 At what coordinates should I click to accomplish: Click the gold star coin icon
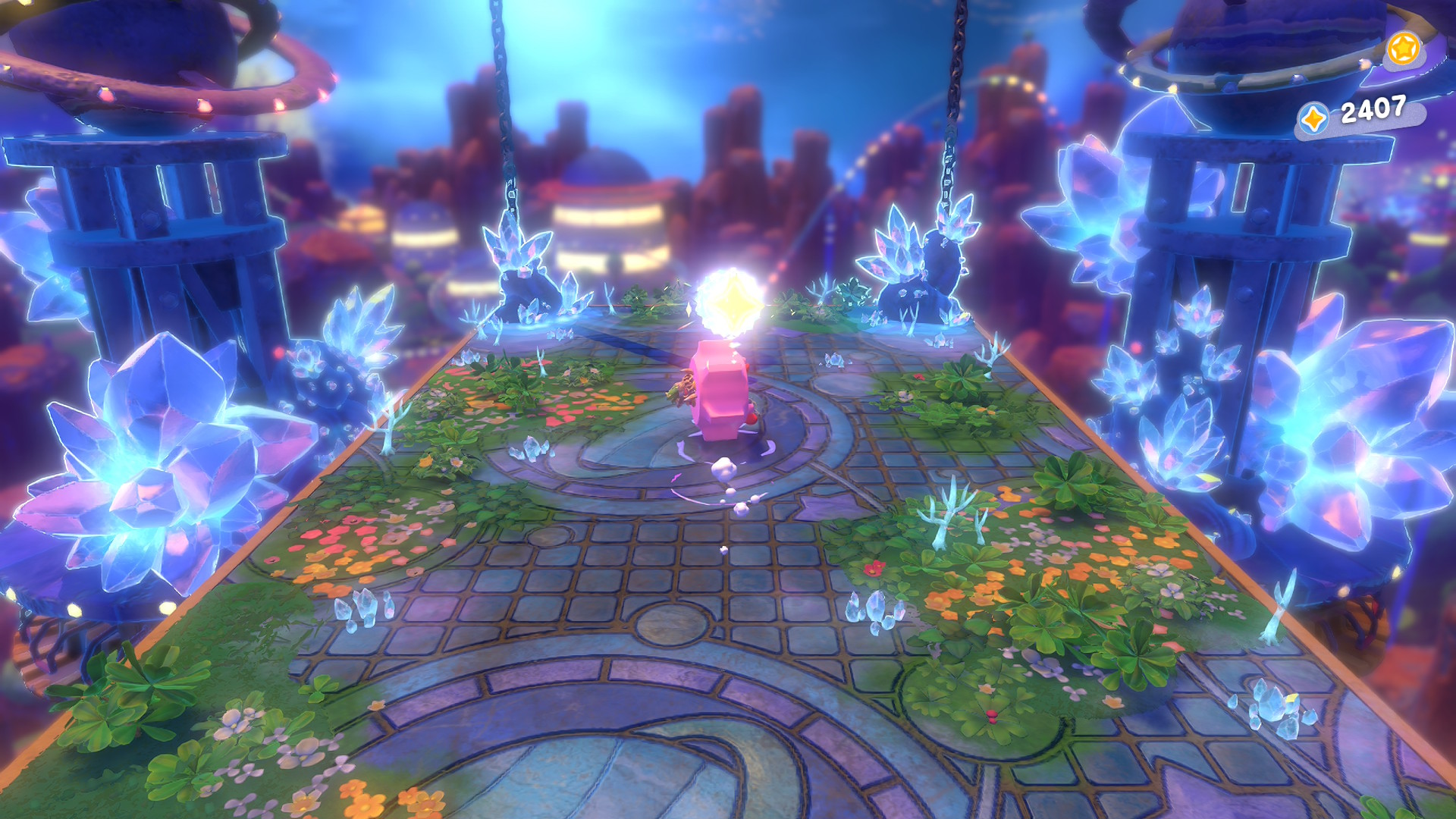(1402, 49)
